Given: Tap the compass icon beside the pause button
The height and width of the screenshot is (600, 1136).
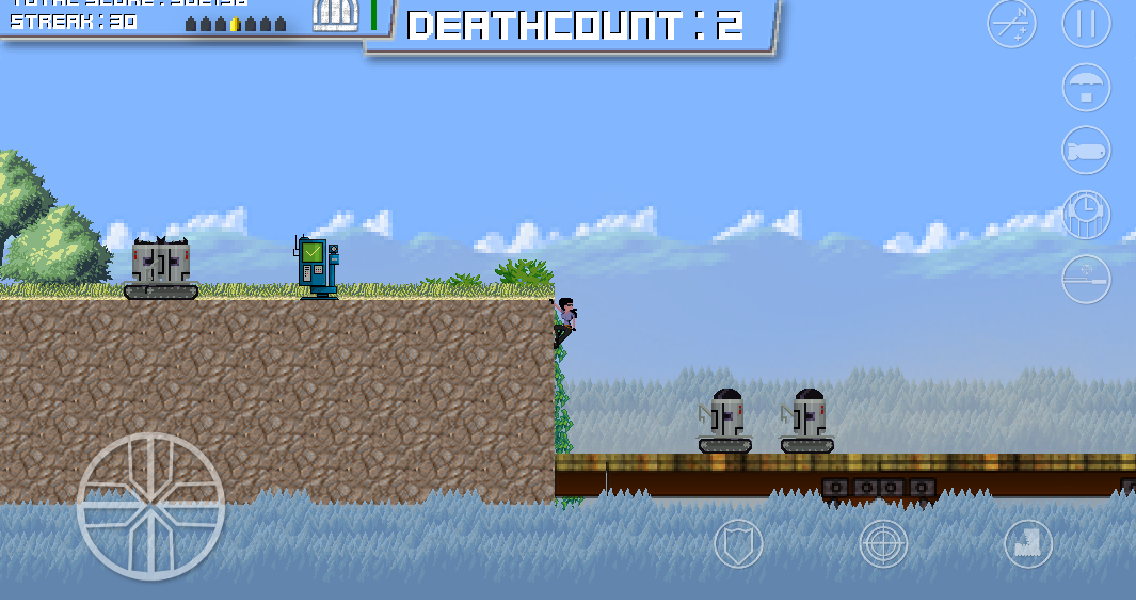Looking at the screenshot, I should (x=1012, y=24).
